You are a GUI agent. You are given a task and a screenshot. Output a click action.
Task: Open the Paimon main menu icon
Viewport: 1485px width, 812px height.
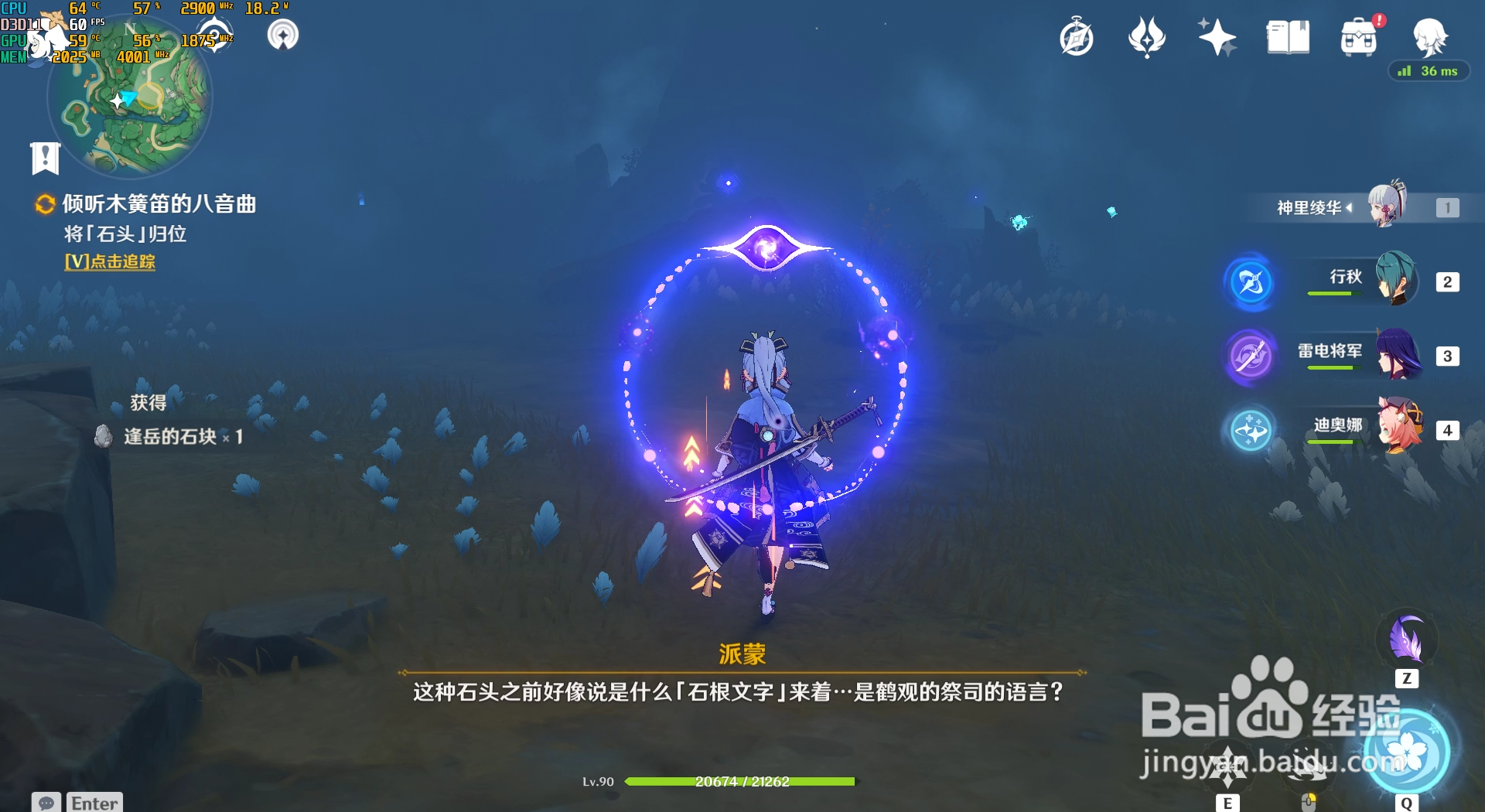(1430, 37)
